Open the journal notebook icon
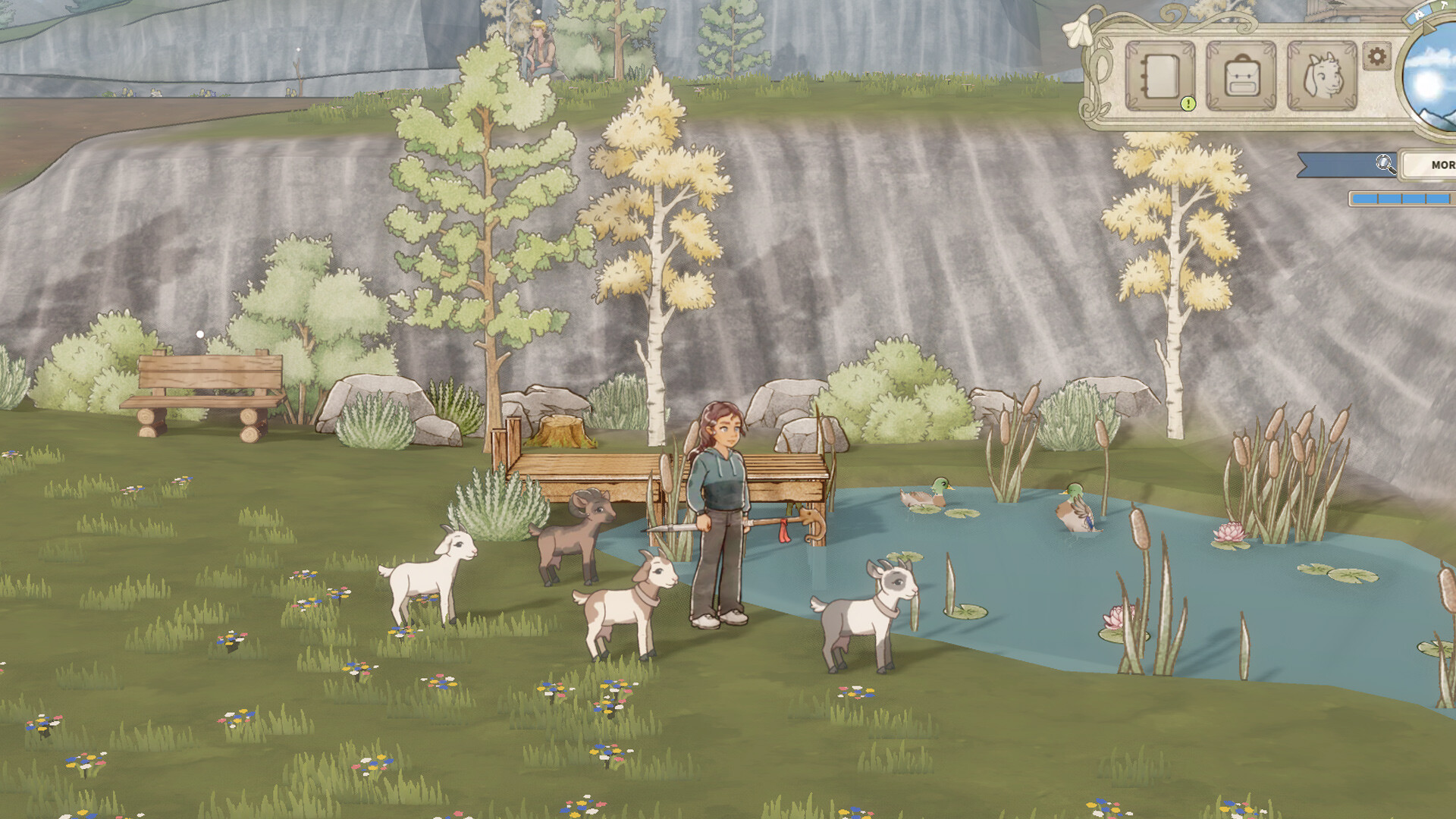 pyautogui.click(x=1160, y=76)
